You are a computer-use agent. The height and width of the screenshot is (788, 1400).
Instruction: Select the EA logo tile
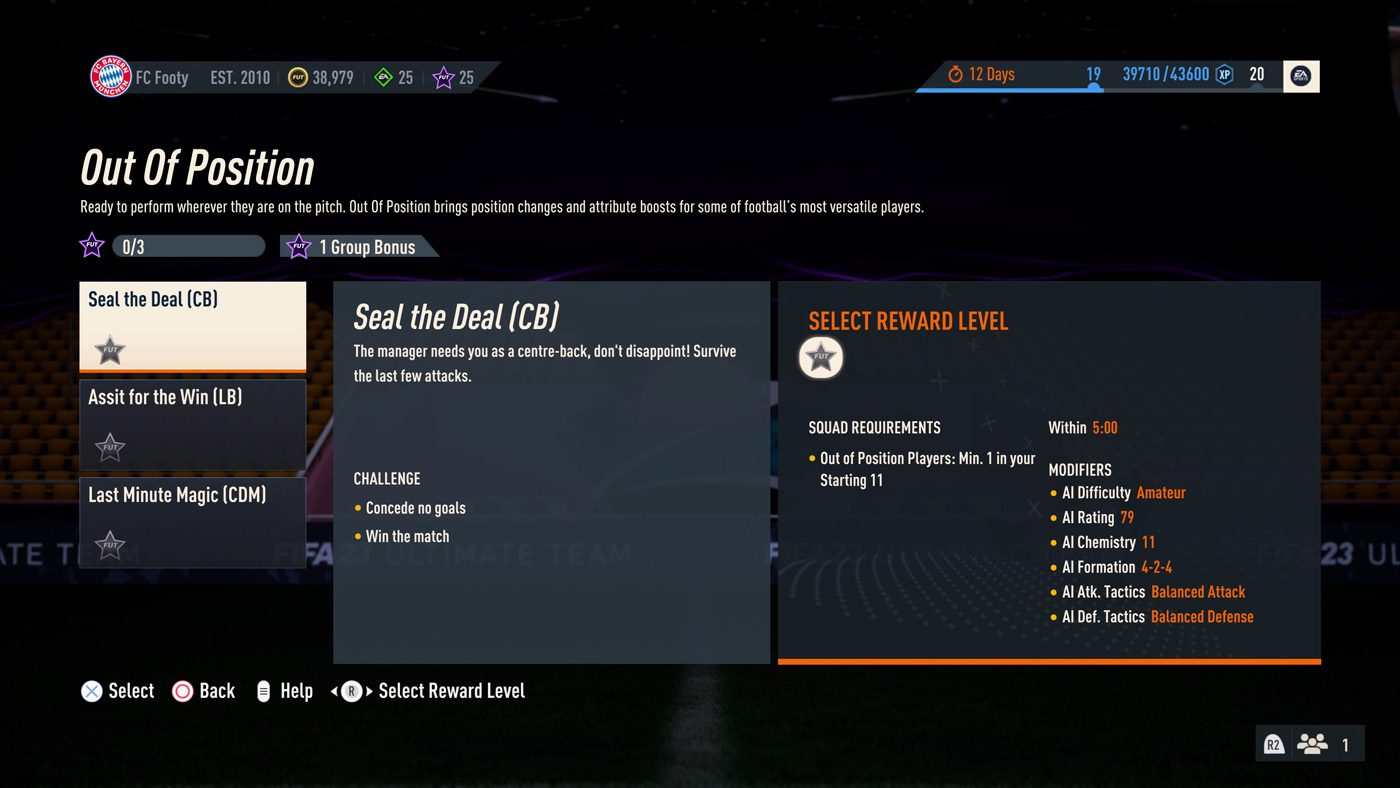[x=1300, y=76]
